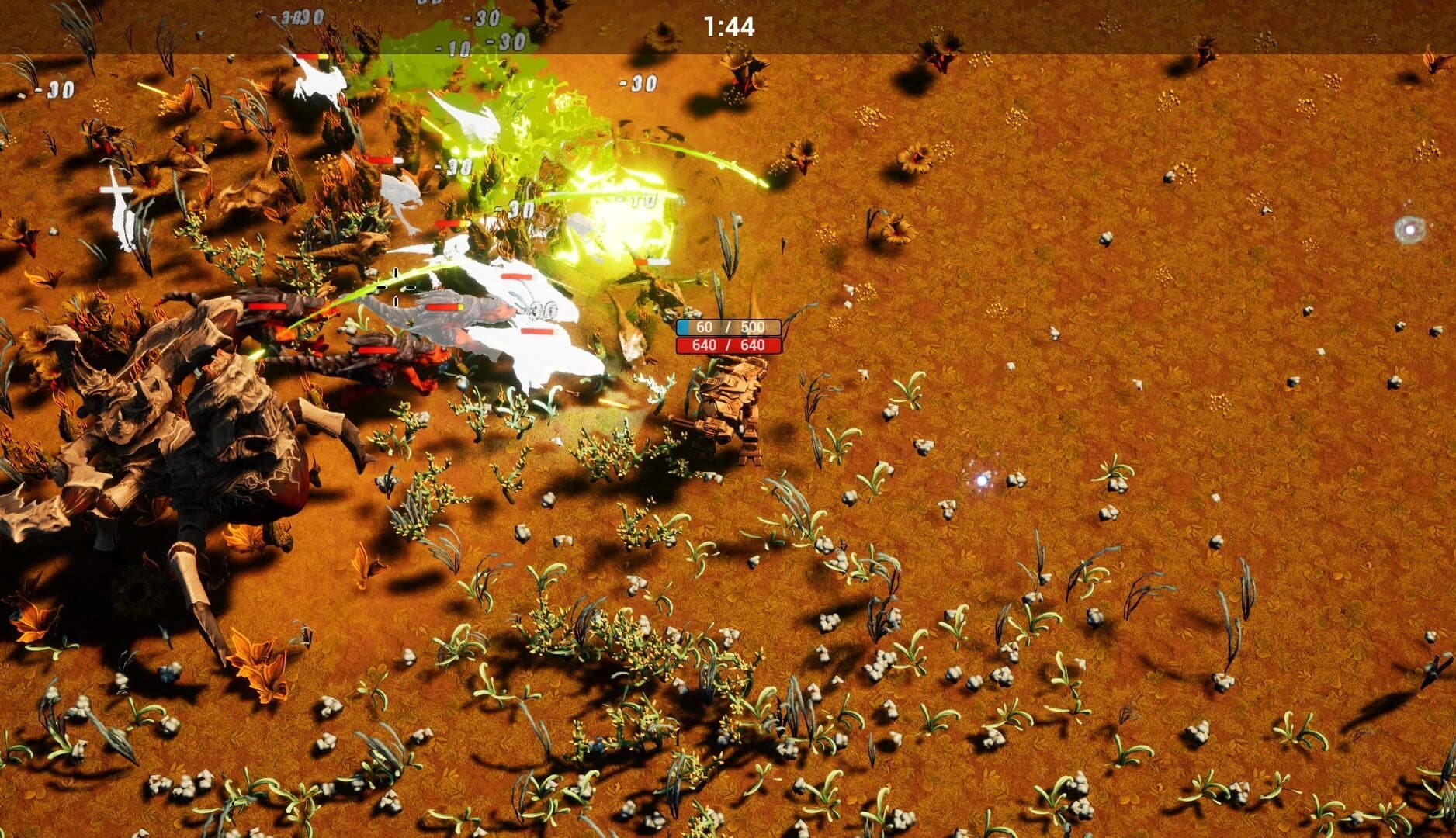Click the crosshair reticle near the mech
This screenshot has height=838, width=1456.
point(396,289)
